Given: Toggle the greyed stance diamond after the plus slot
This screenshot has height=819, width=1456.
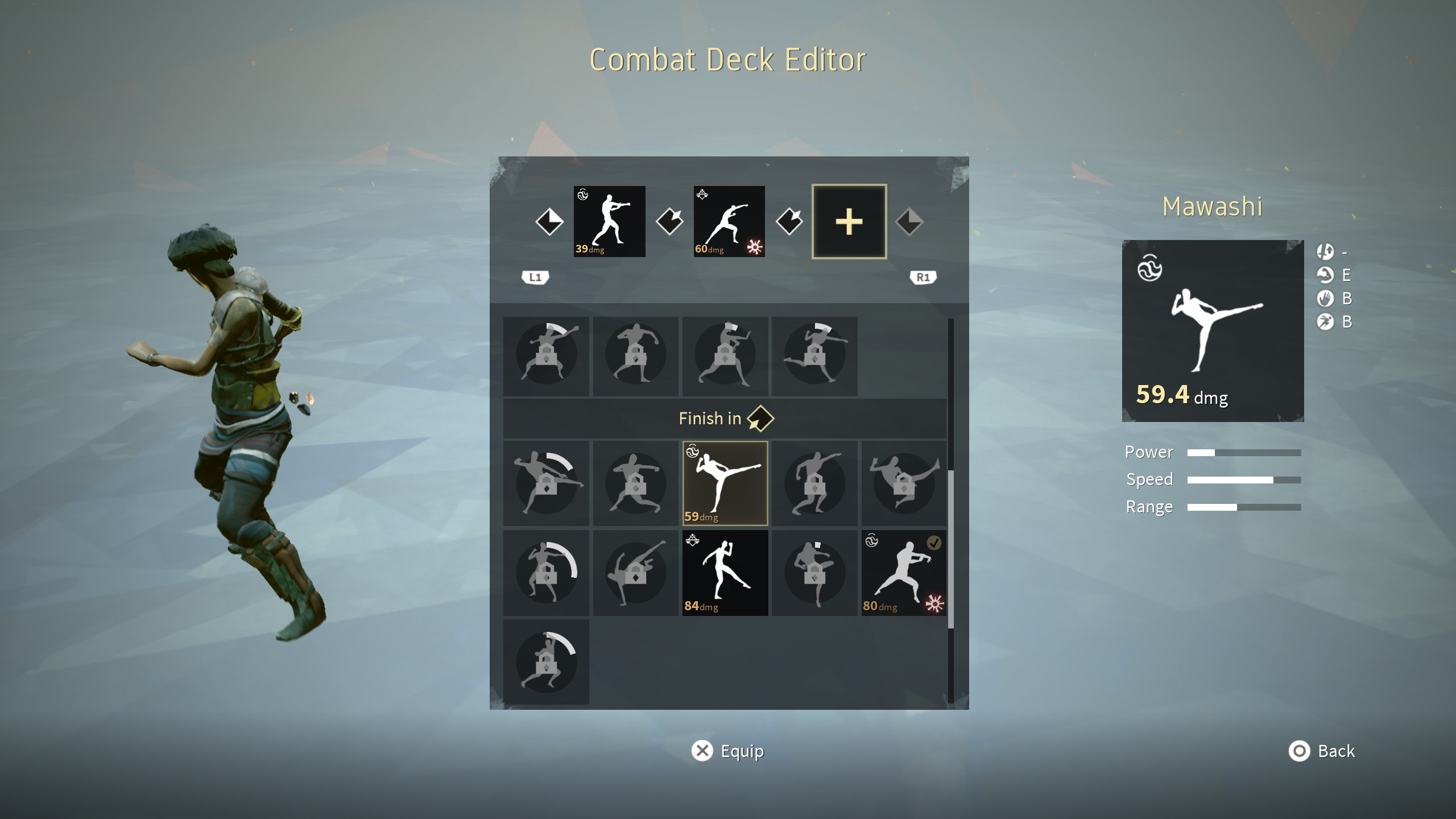Looking at the screenshot, I should tap(909, 222).
